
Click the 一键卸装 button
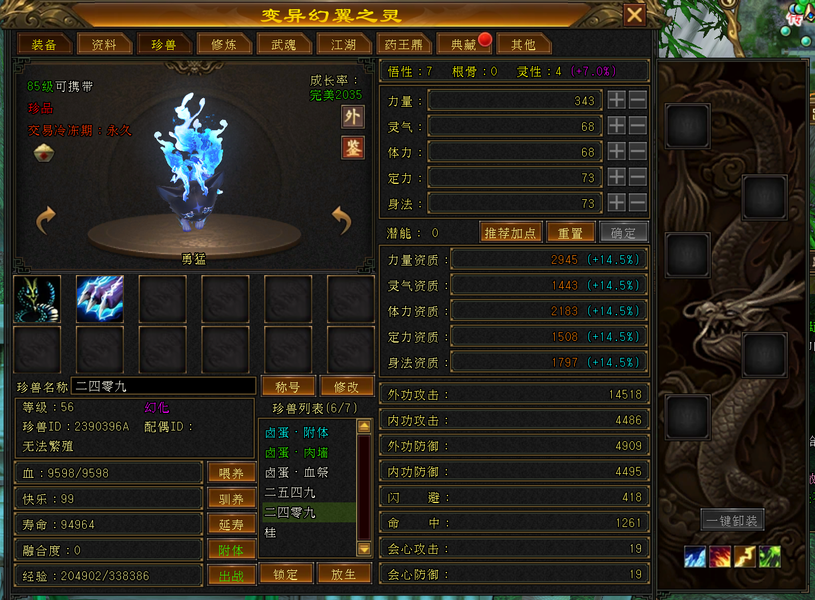[734, 520]
